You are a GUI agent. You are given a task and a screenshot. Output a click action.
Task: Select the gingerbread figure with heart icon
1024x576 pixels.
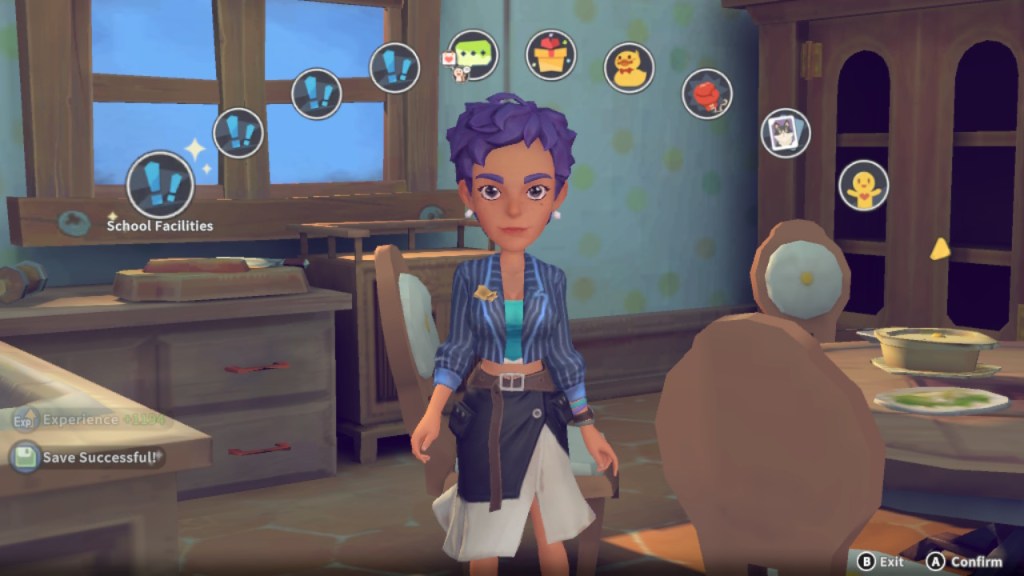pyautogui.click(x=862, y=185)
